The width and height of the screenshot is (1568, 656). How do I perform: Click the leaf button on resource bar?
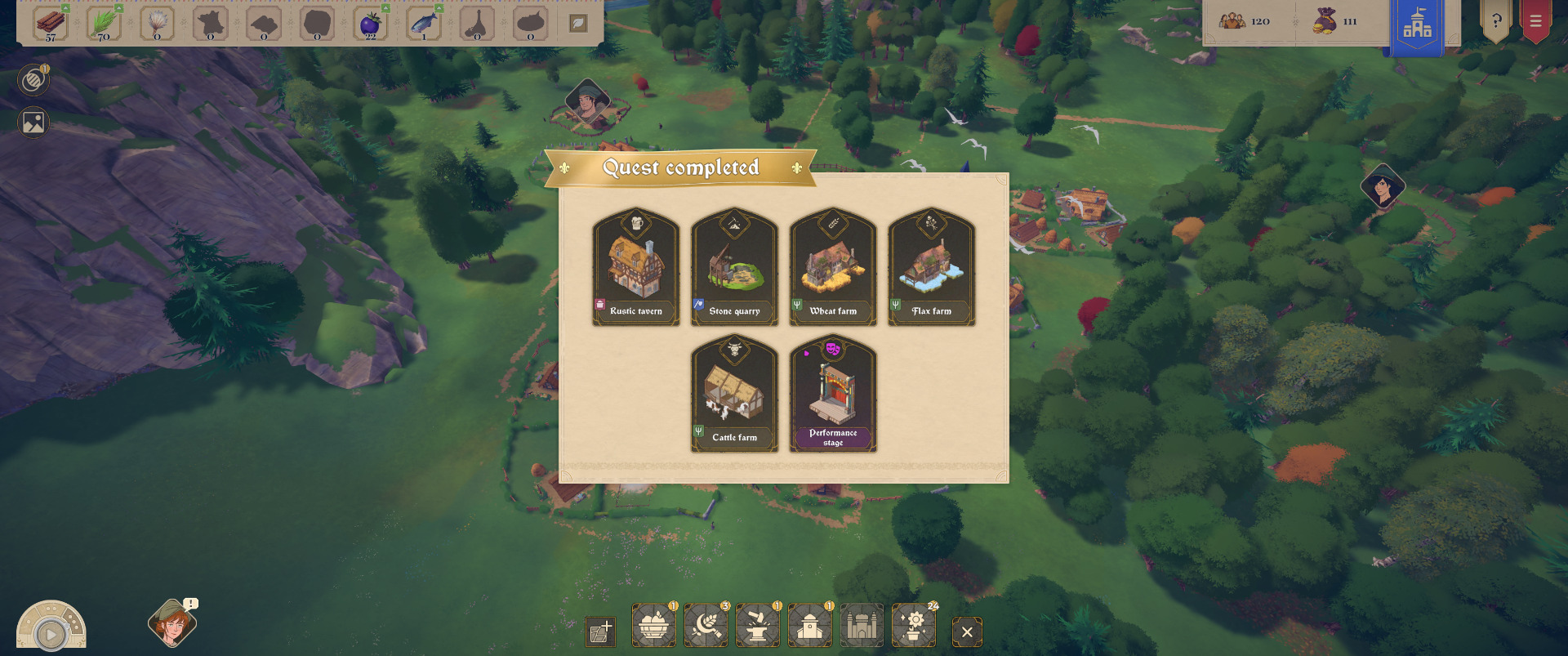(578, 24)
